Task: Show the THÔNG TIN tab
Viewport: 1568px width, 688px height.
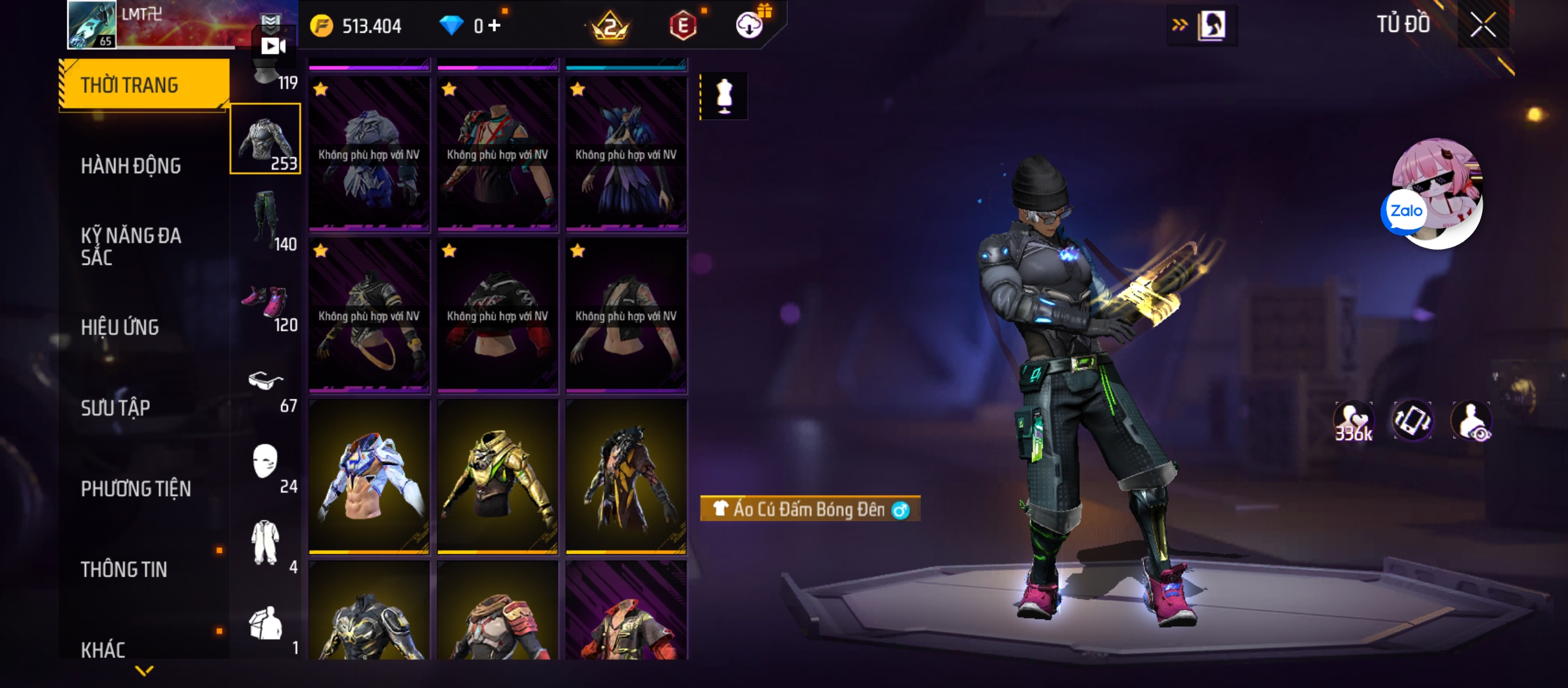Action: pos(124,569)
